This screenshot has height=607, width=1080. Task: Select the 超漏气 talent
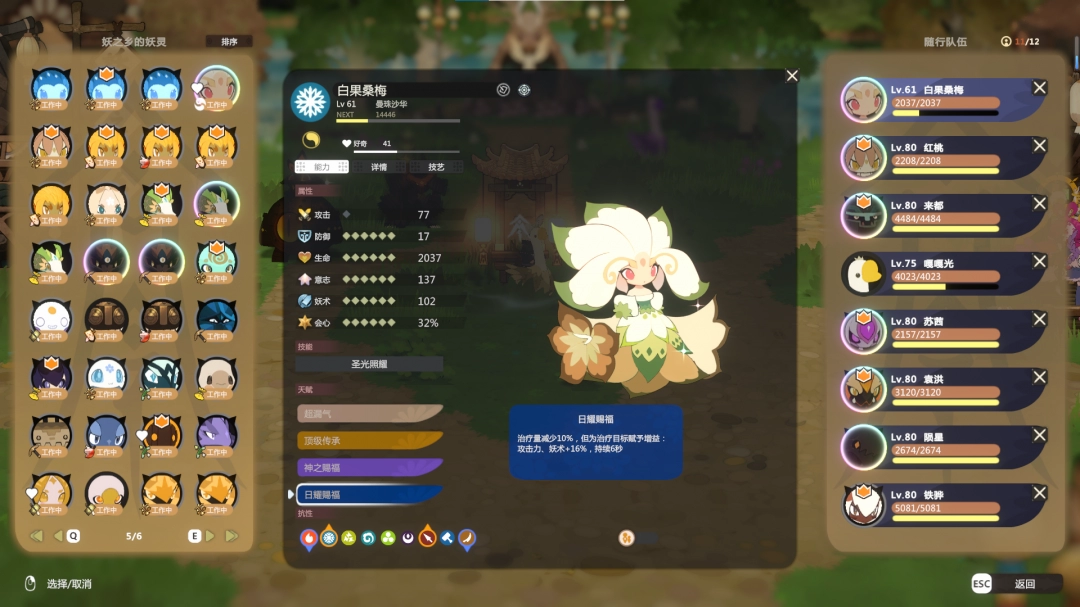tap(369, 413)
